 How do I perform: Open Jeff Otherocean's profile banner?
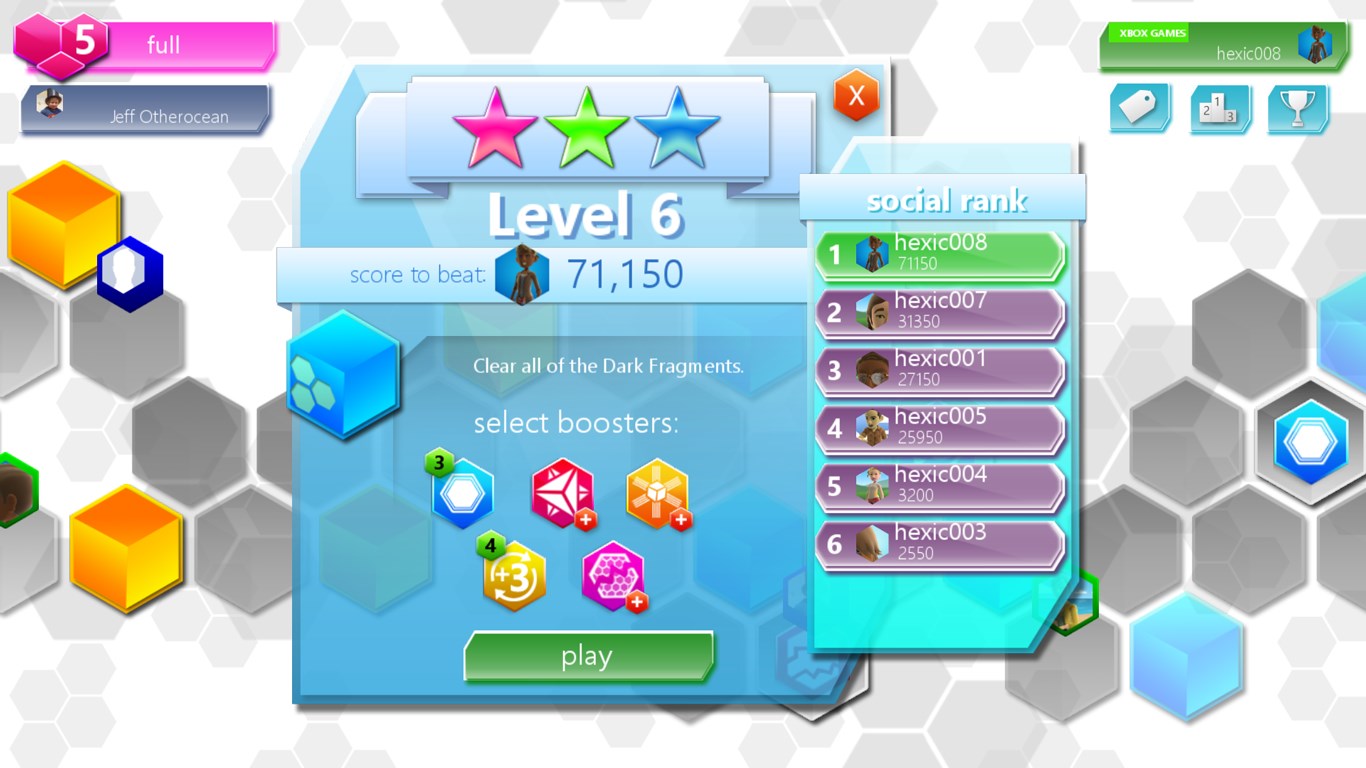point(143,110)
